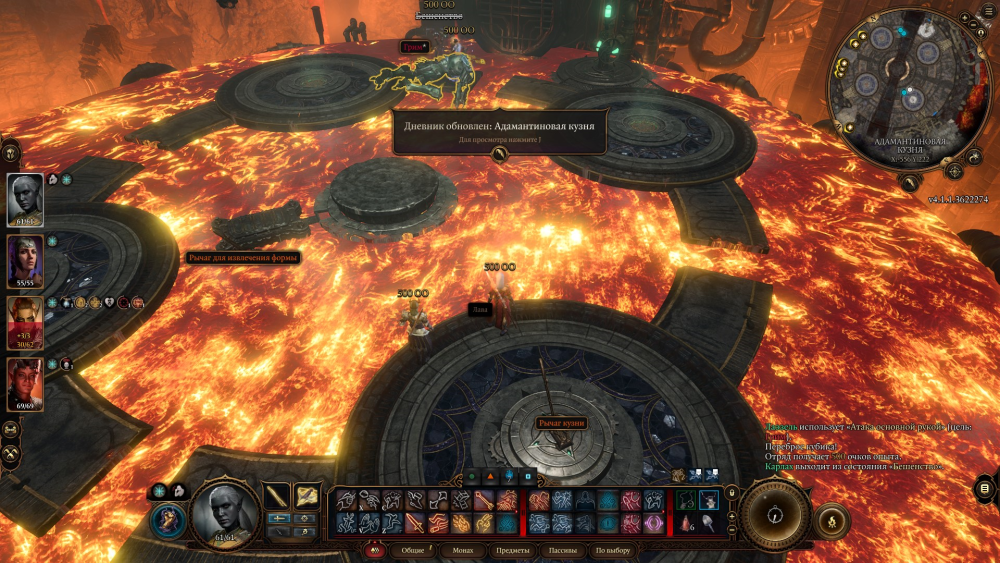The image size is (1000, 563).
Task: Open the journal update notification for Адамантиновая кузня
Action: tap(500, 132)
